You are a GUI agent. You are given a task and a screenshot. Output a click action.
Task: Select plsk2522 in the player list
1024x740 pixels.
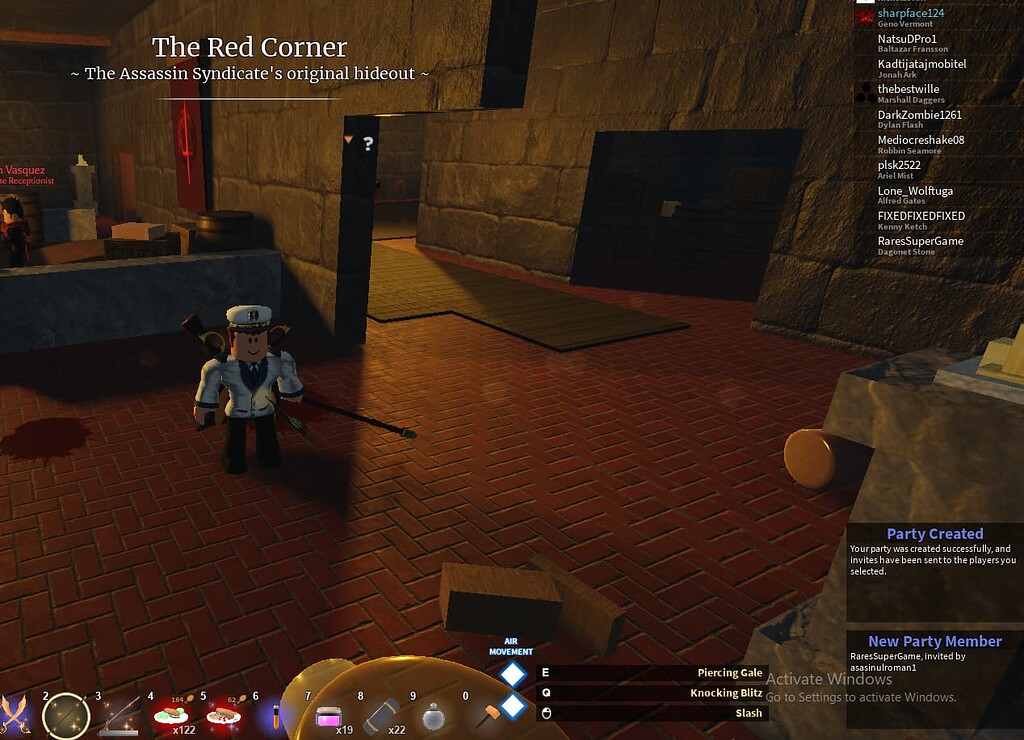(x=899, y=165)
